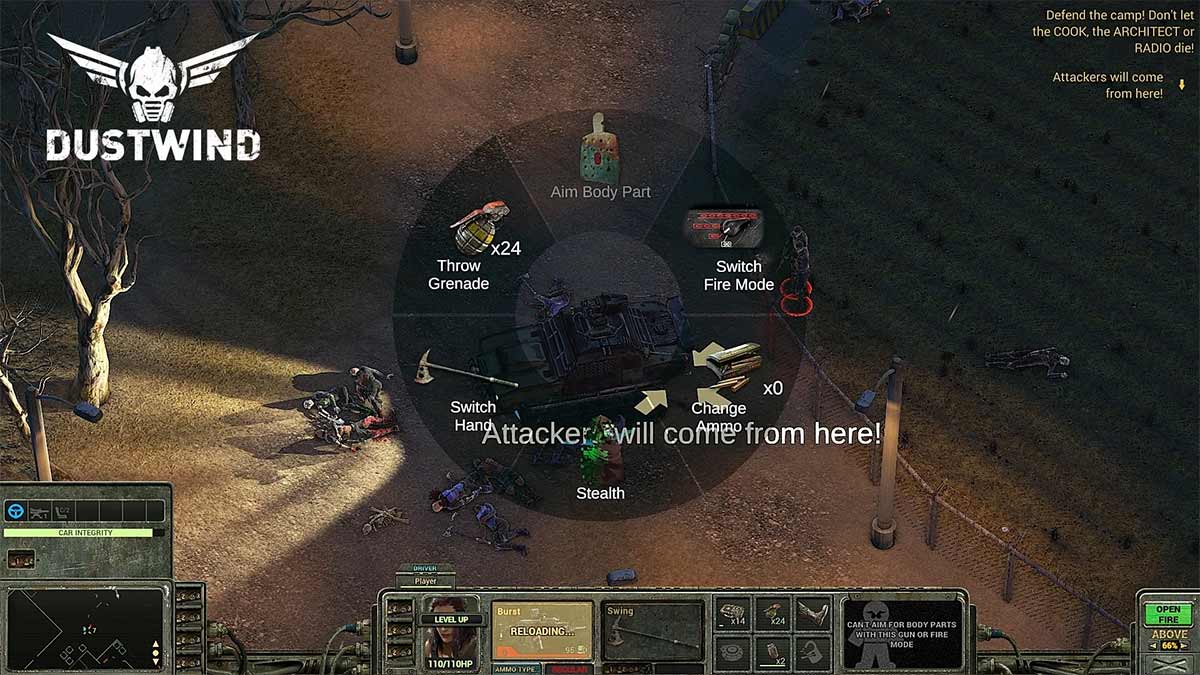Image resolution: width=1200 pixels, height=675 pixels.
Task: Click the Burst rifle weapon slot
Action: pos(542,630)
